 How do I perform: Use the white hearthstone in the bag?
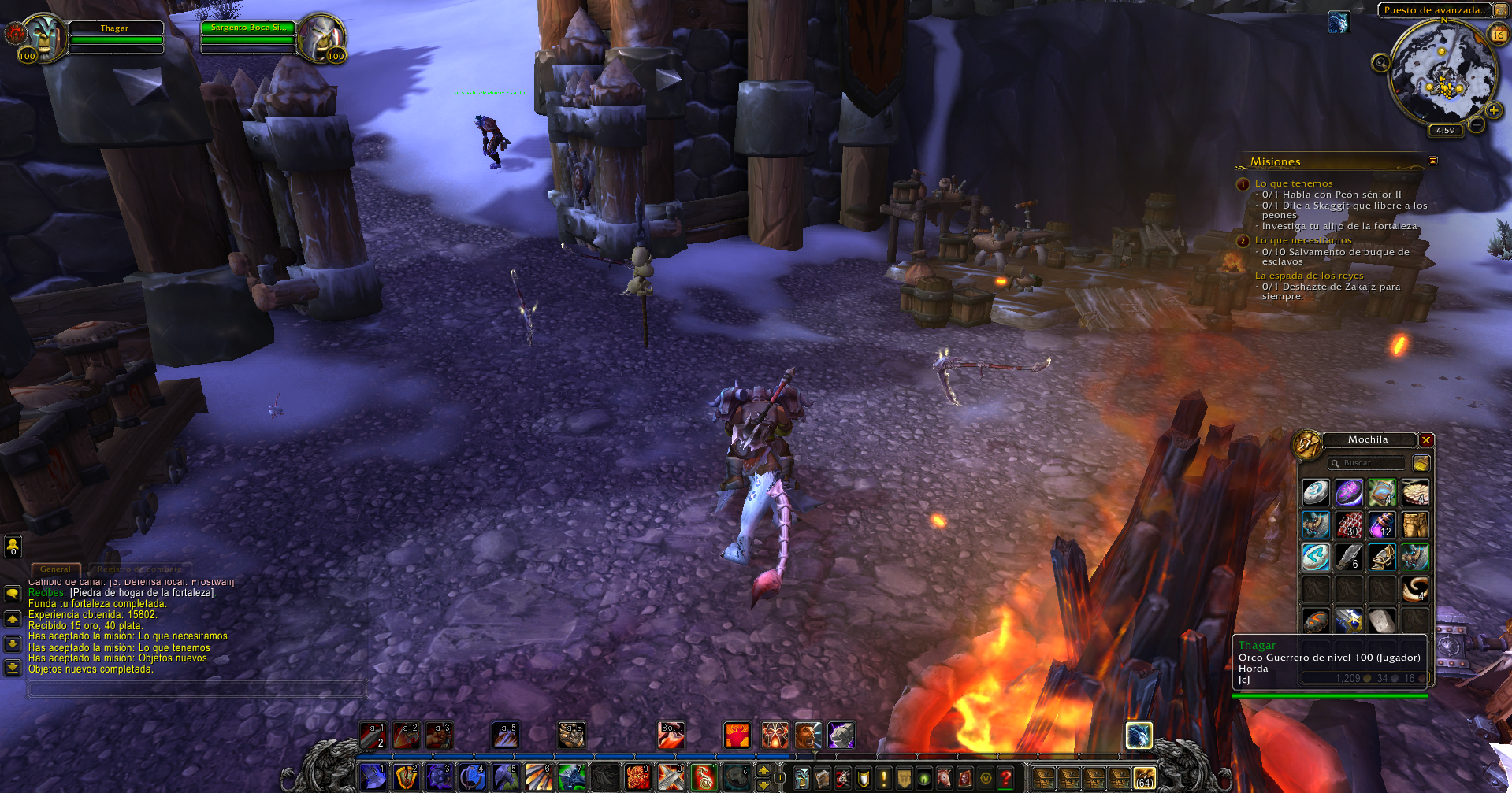click(1316, 492)
